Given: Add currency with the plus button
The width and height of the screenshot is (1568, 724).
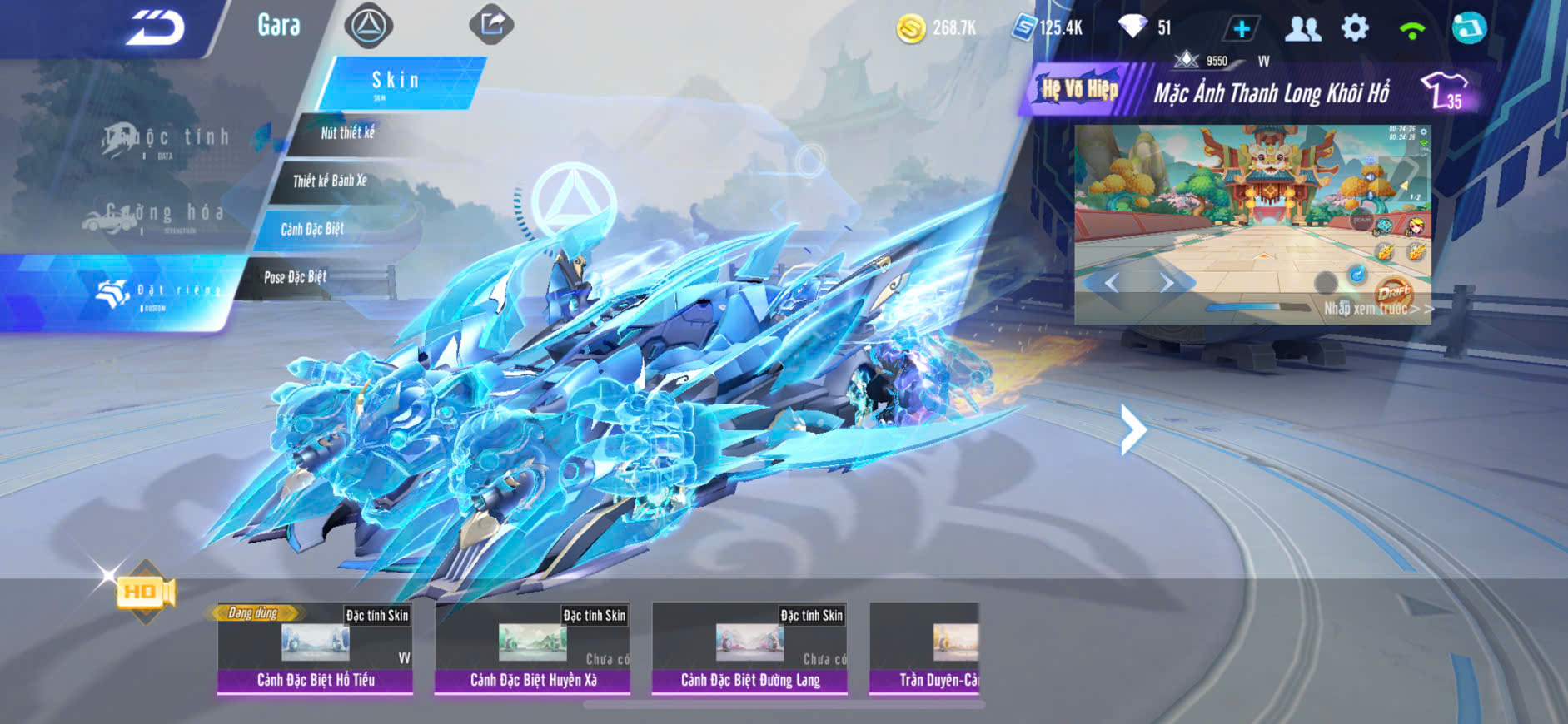Looking at the screenshot, I should coord(1241,28).
